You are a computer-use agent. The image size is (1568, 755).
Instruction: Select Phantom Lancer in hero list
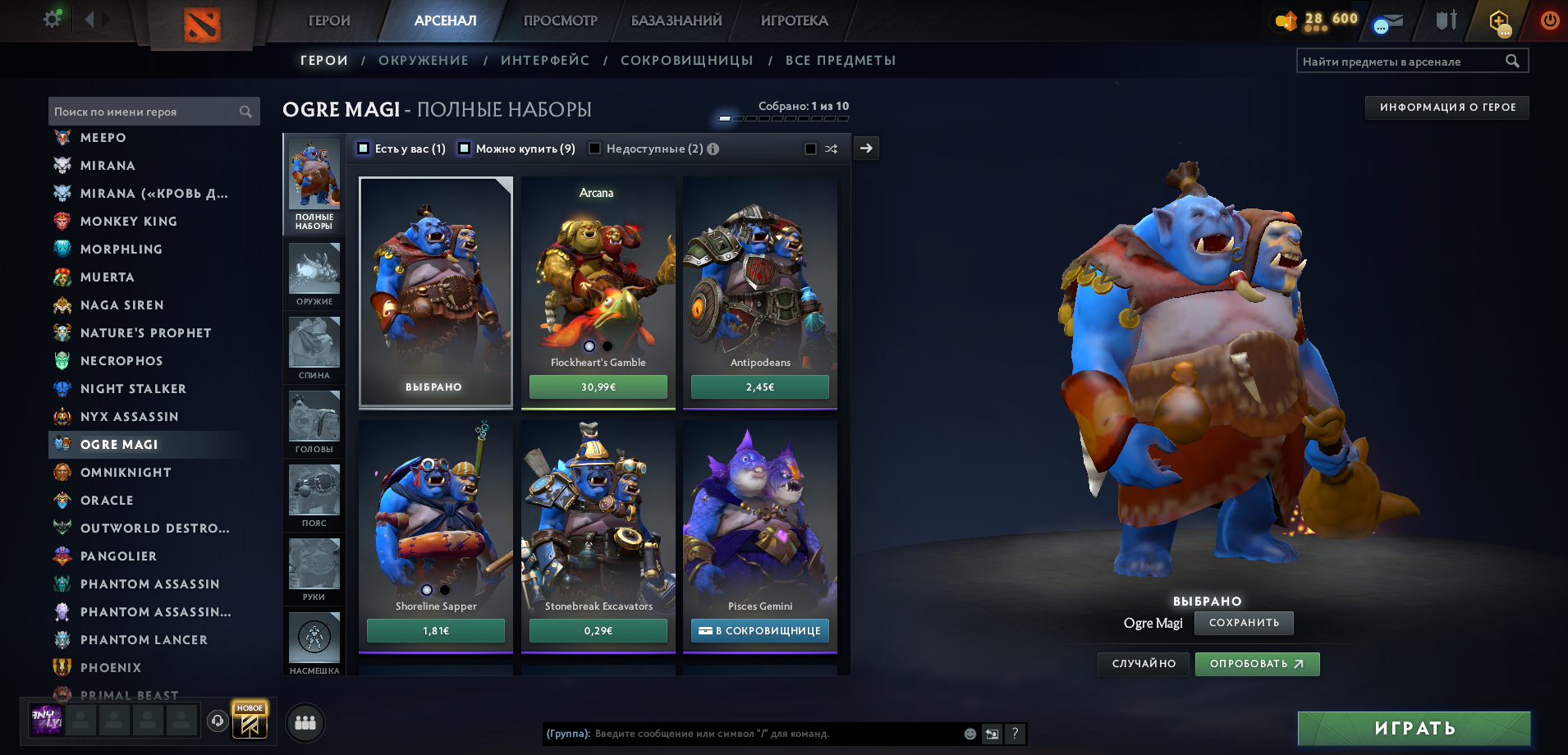(x=144, y=639)
